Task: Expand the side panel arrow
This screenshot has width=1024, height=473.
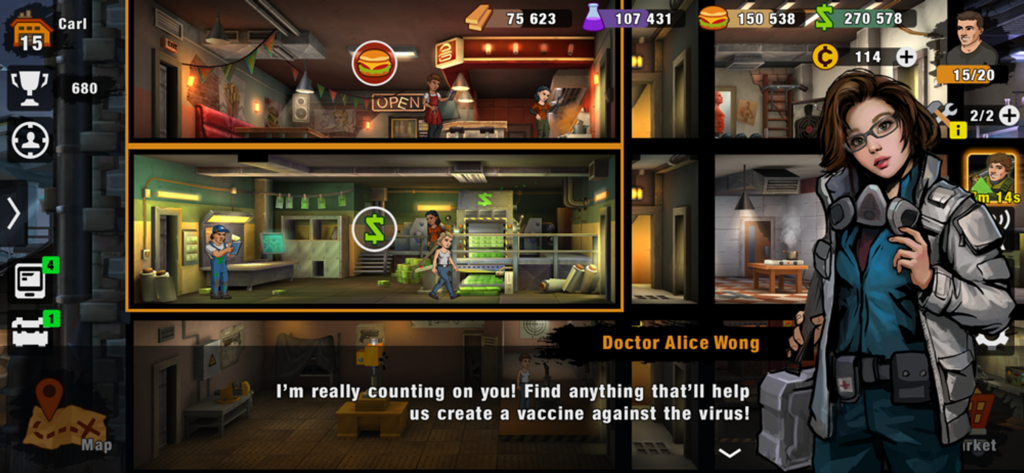Action: [14, 213]
